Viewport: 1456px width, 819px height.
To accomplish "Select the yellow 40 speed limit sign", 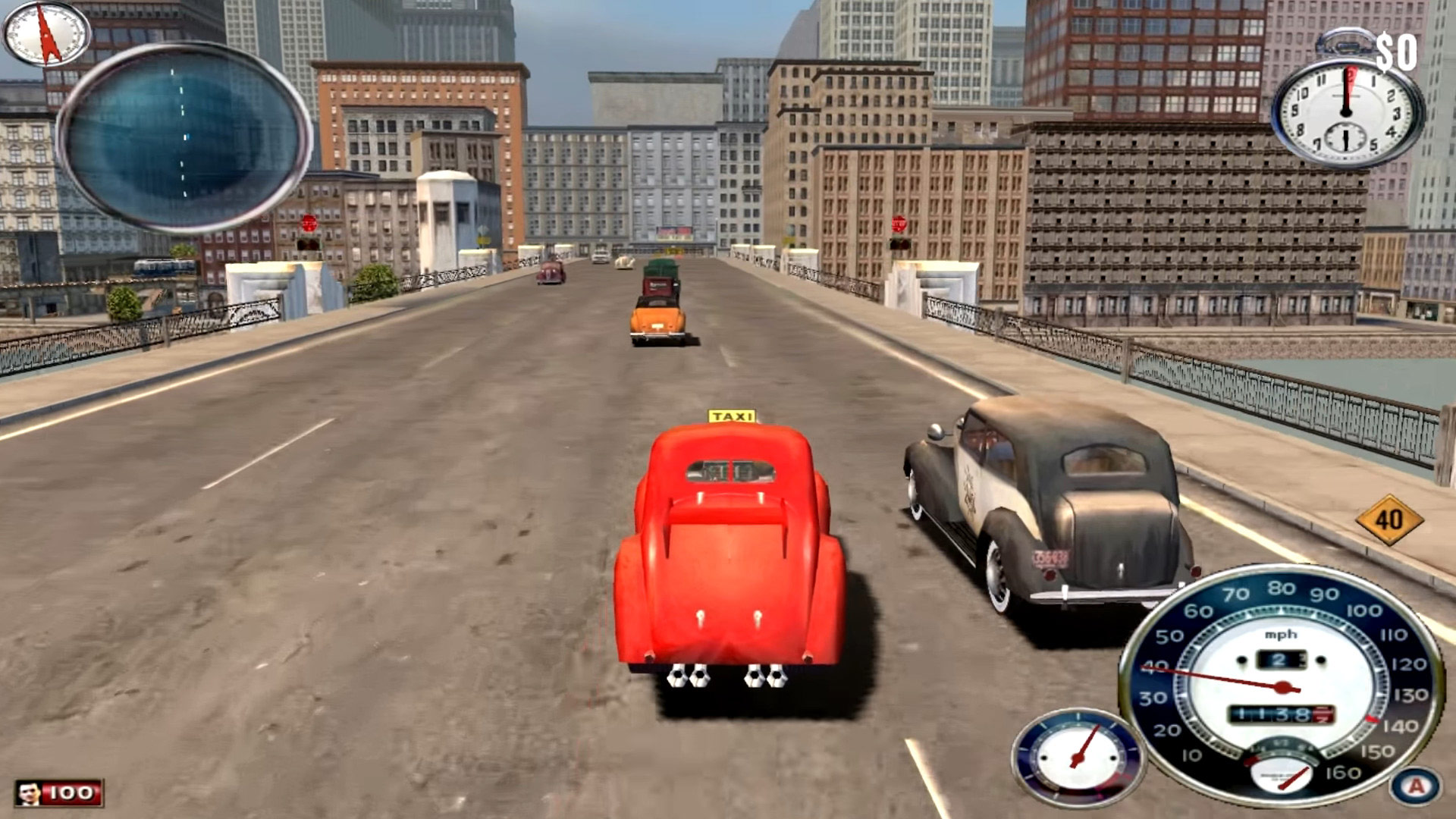I will (1389, 519).
